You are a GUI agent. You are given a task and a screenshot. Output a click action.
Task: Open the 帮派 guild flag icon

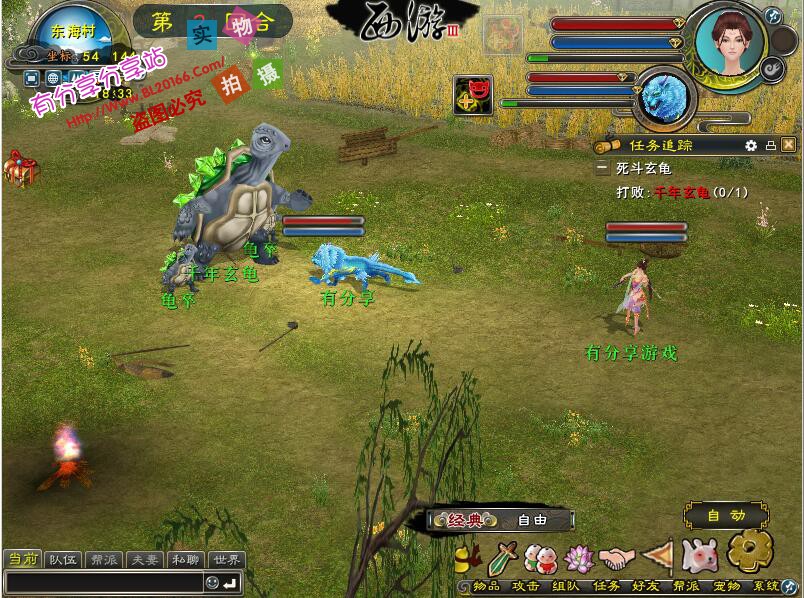point(657,556)
